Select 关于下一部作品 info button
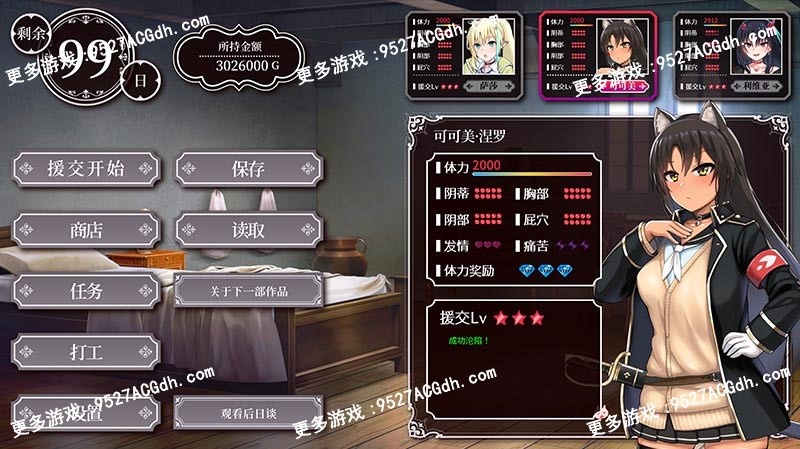The width and height of the screenshot is (800, 449). [x=248, y=291]
